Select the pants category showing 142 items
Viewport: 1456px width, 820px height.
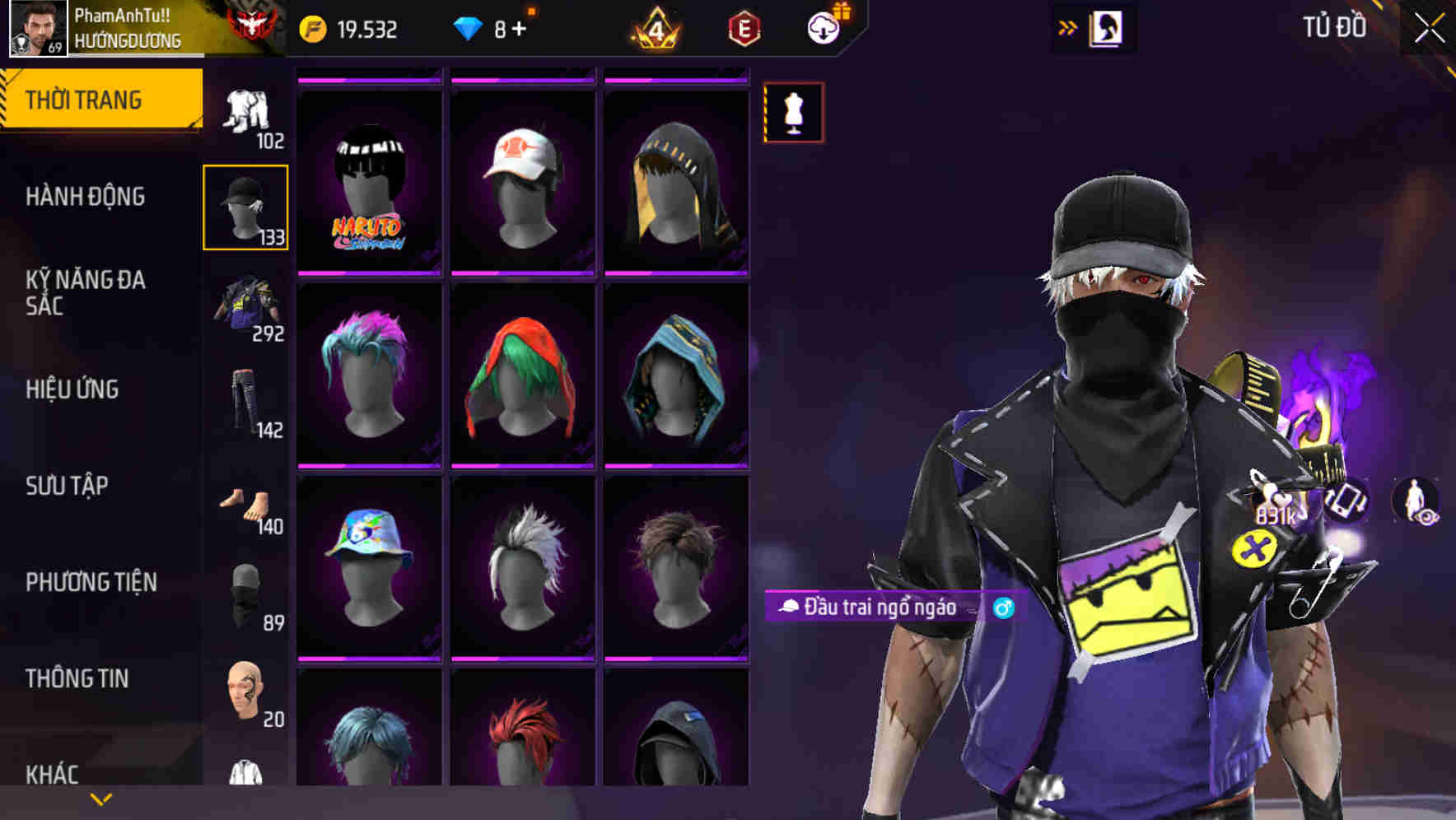pyautogui.click(x=245, y=403)
